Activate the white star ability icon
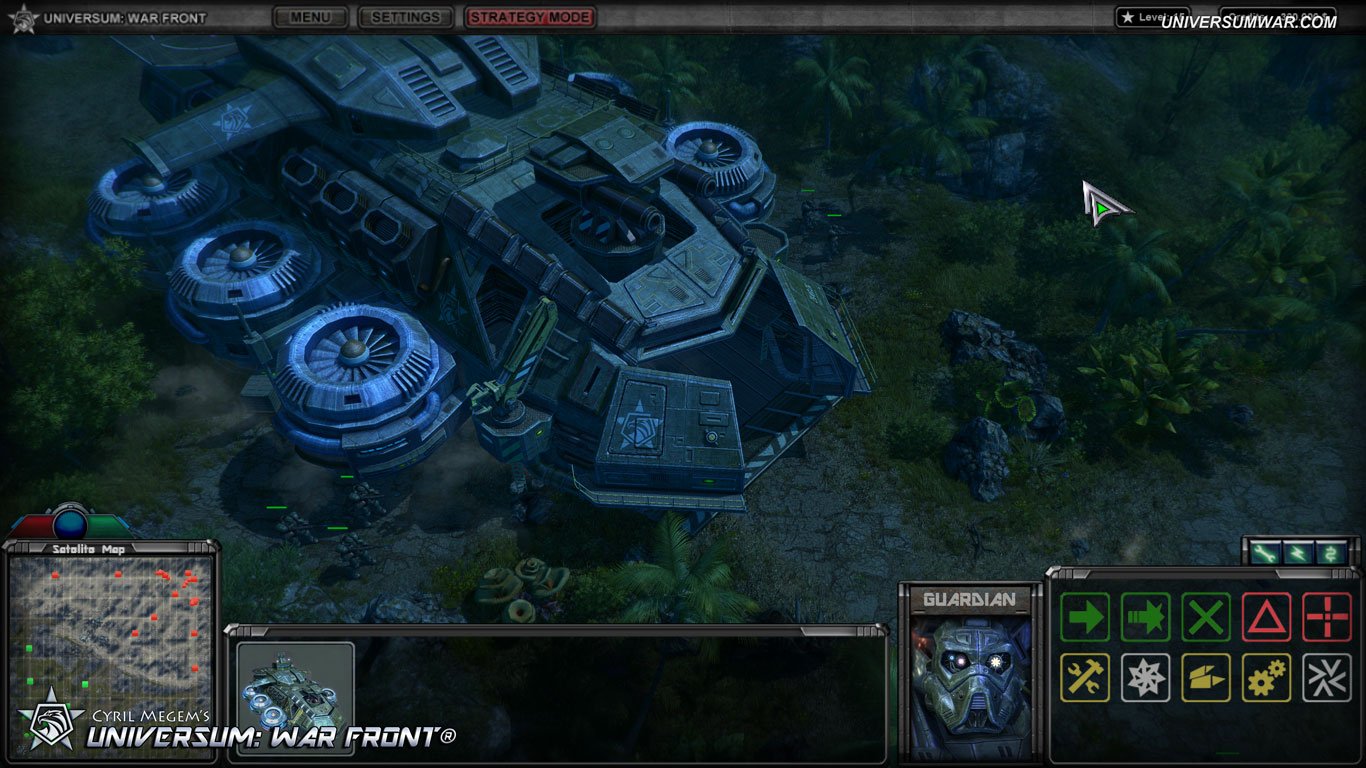Viewport: 1366px width, 768px height. (1144, 676)
